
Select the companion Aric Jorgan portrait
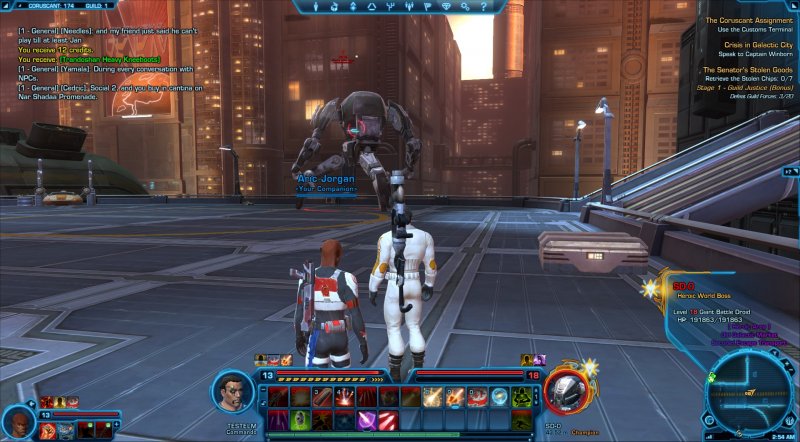pyautogui.click(x=18, y=422)
